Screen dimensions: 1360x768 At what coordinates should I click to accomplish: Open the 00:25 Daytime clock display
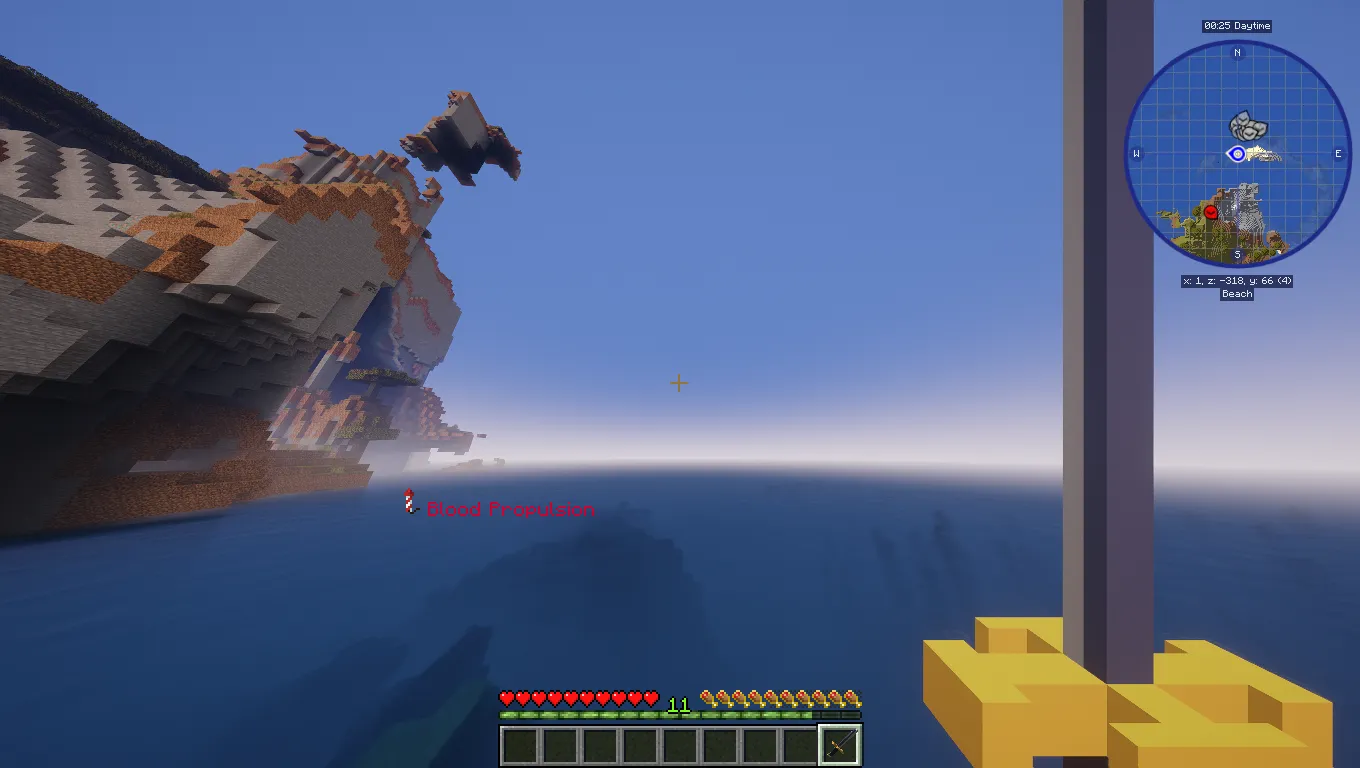(1237, 26)
